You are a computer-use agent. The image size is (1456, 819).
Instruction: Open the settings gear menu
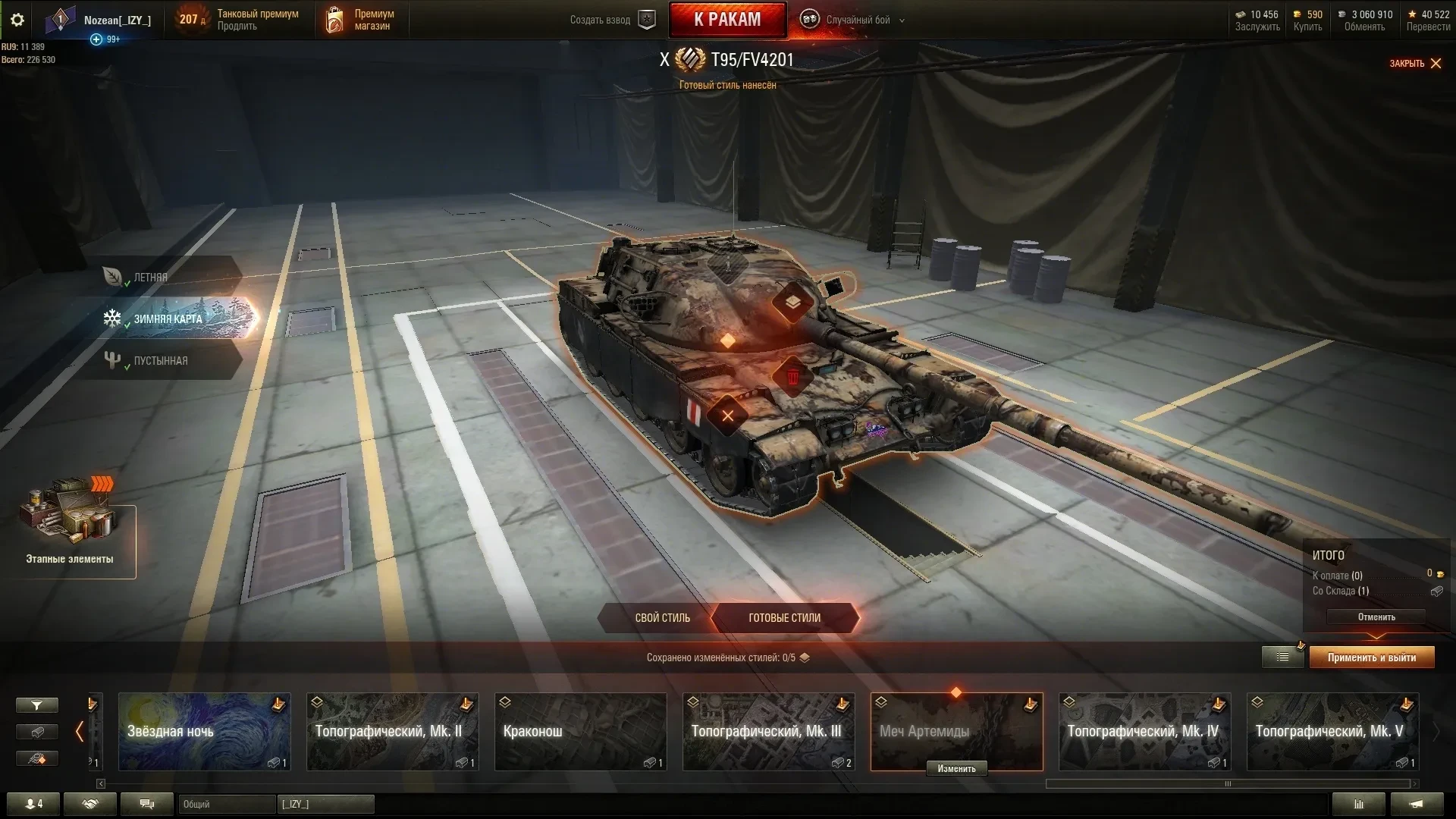17,20
